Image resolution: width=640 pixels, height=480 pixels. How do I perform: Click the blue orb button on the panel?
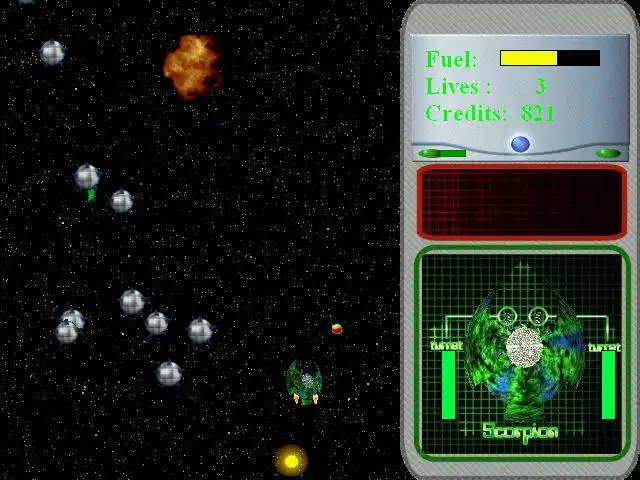pyautogui.click(x=520, y=144)
